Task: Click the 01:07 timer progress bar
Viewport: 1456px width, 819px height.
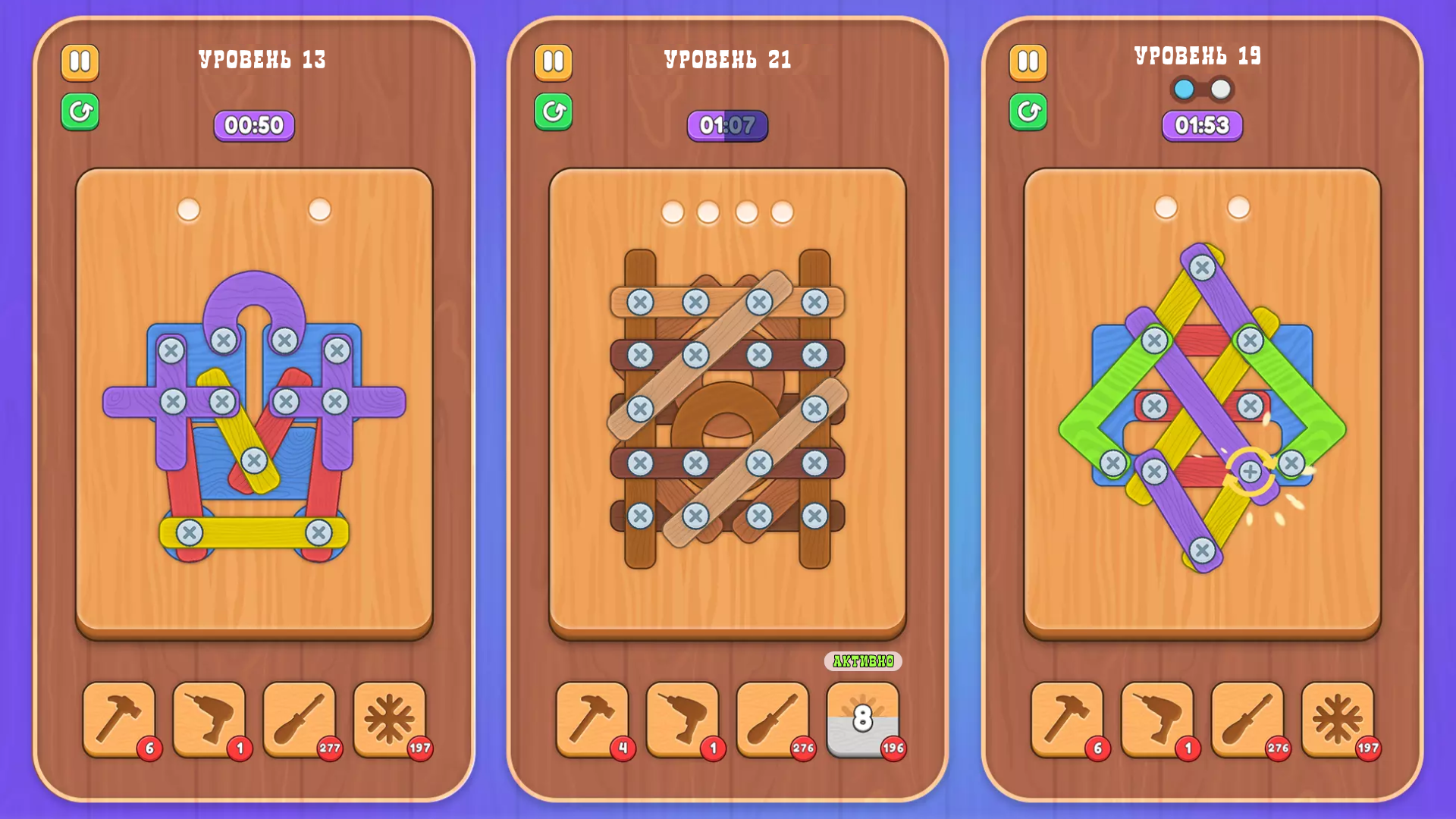Action: (726, 125)
